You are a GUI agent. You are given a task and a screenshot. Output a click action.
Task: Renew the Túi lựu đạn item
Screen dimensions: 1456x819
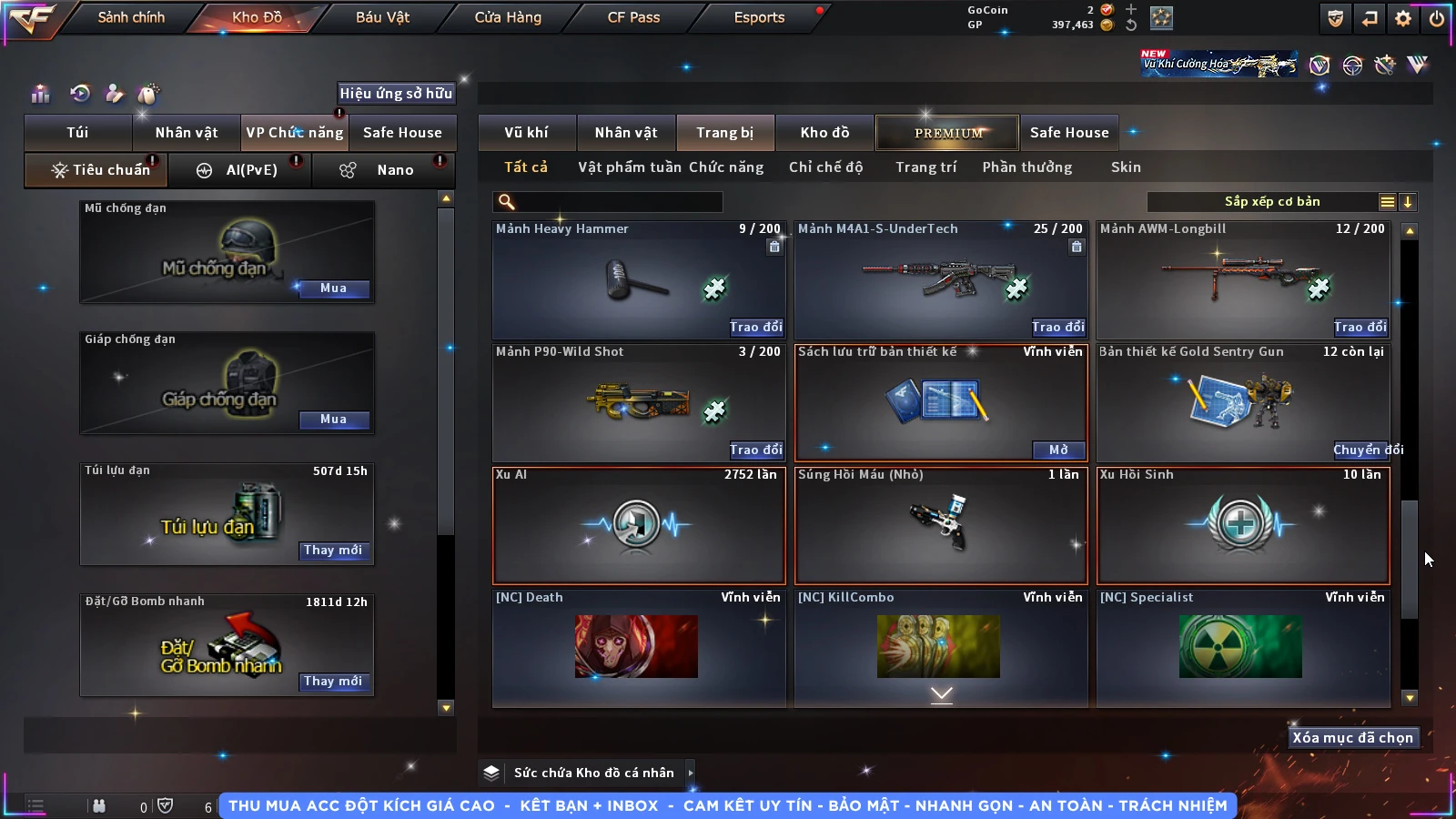pos(333,551)
